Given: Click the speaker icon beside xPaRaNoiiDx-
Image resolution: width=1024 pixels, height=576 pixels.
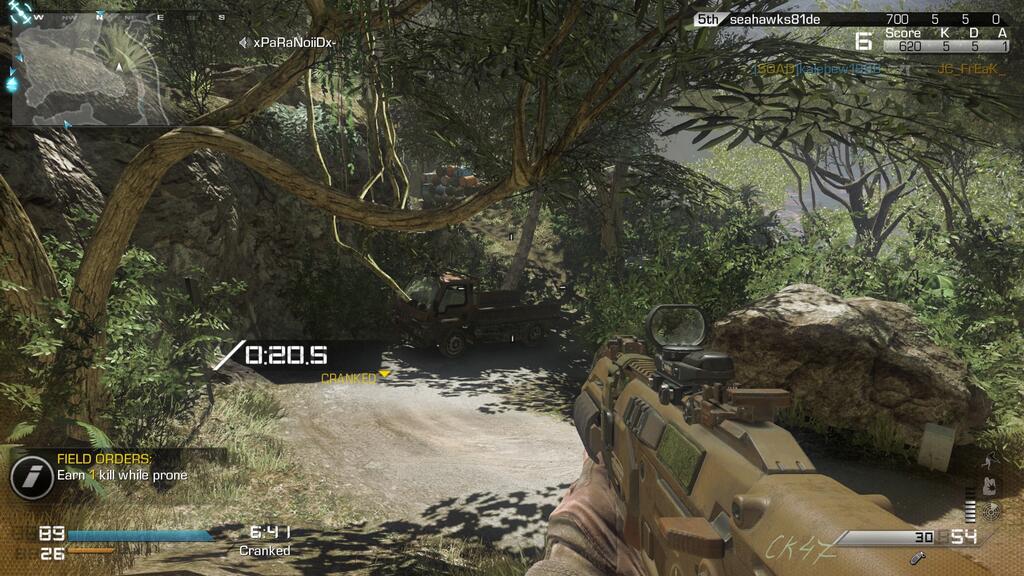Looking at the screenshot, I should (x=244, y=42).
